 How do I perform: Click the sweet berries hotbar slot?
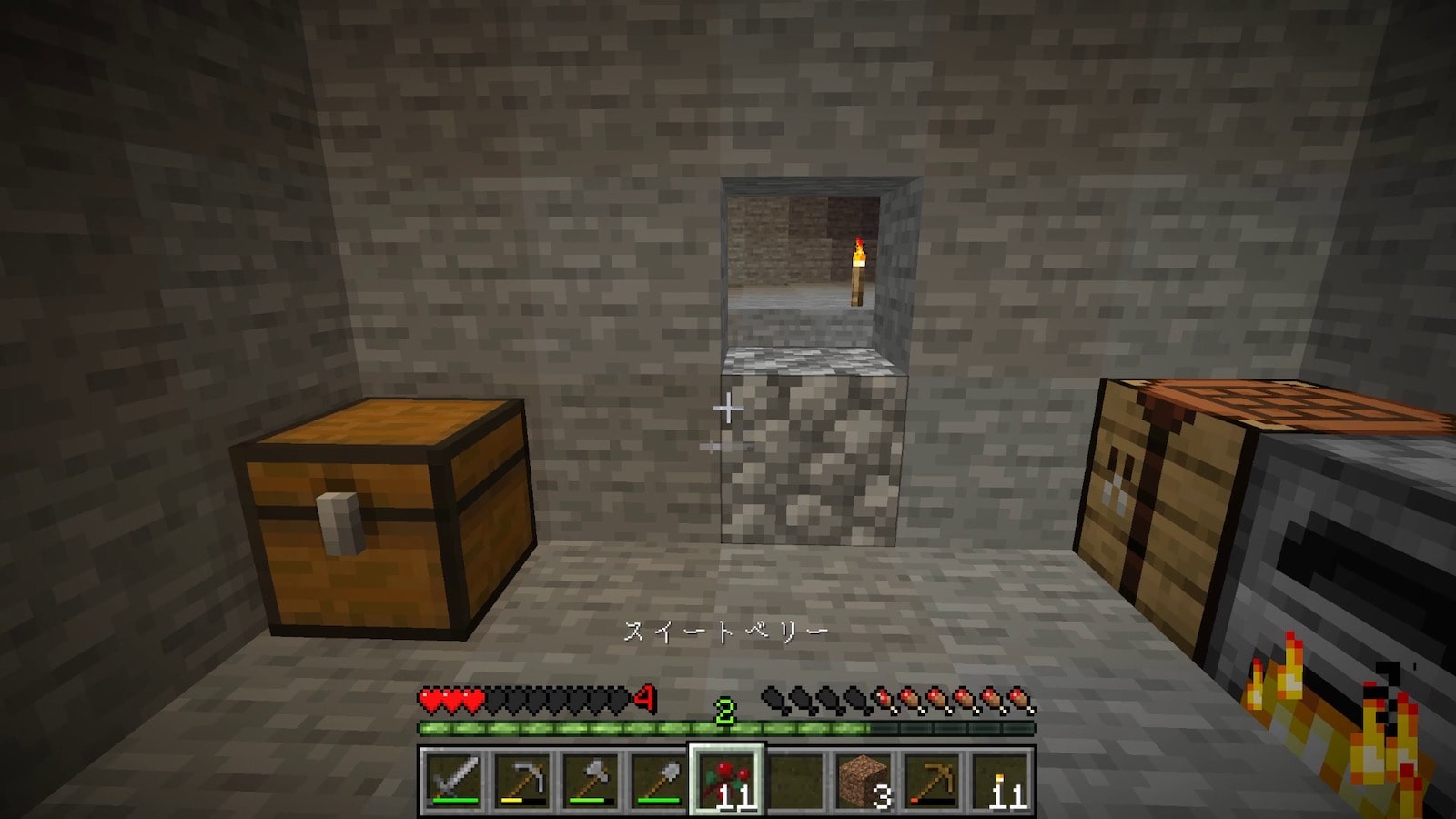726,780
